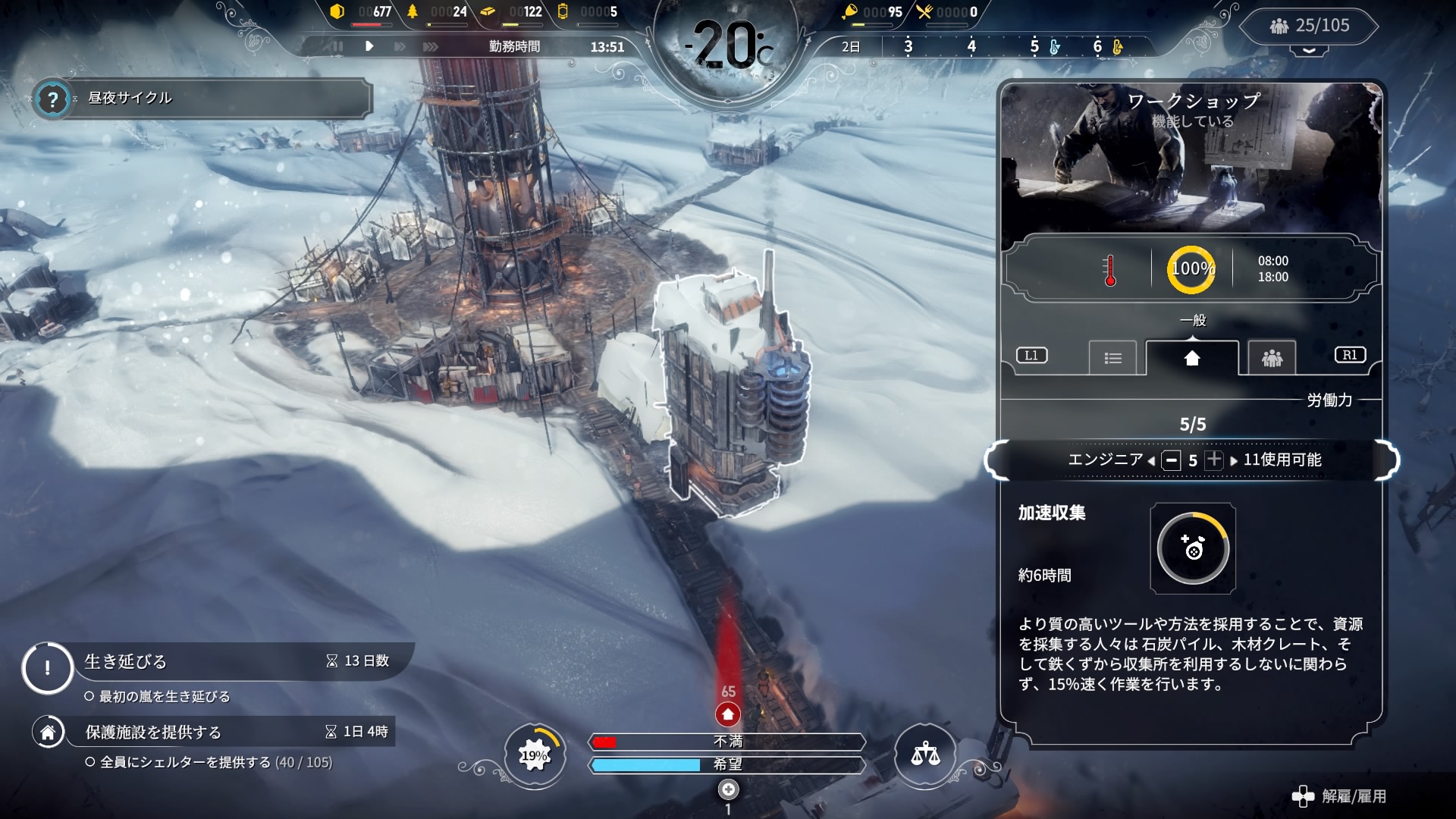The height and width of the screenshot is (819, 1456).
Task: Decrease engineer count with minus button
Action: (1172, 460)
